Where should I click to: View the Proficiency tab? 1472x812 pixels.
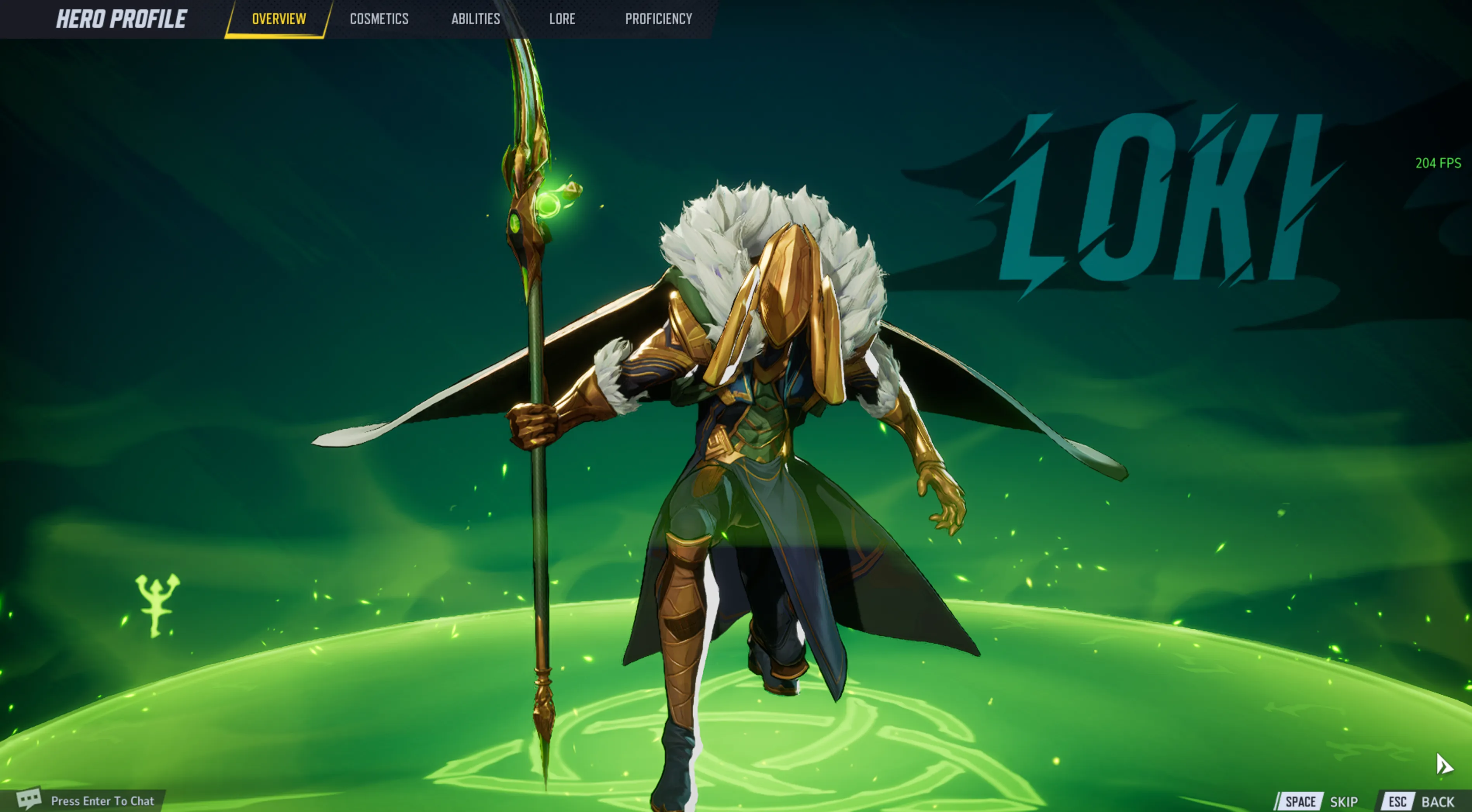[658, 19]
